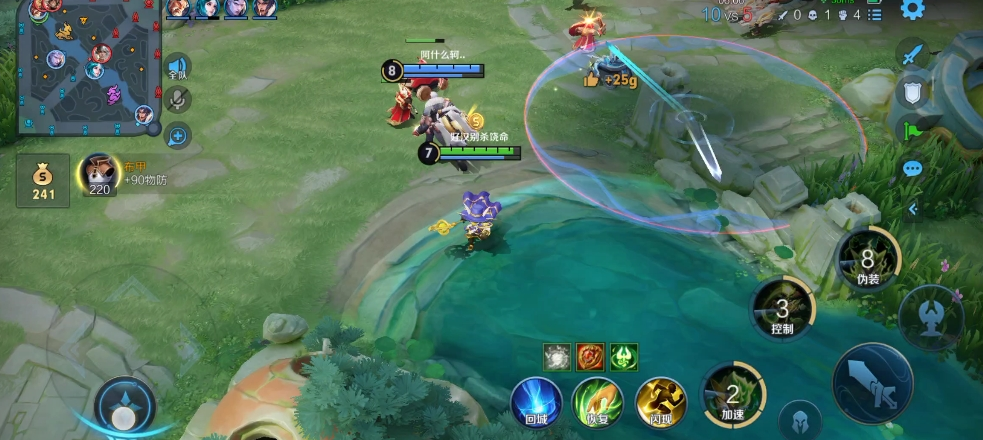Send the sword attack signal
Viewport: 983px width, 440px height.
coord(912,54)
